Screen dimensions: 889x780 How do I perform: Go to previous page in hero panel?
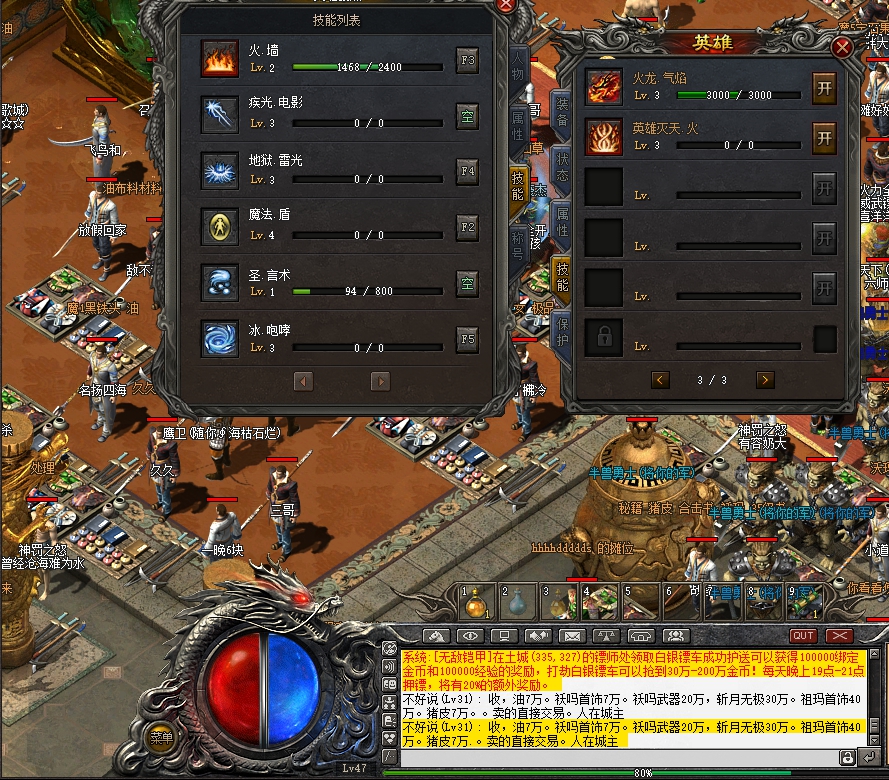pos(660,380)
